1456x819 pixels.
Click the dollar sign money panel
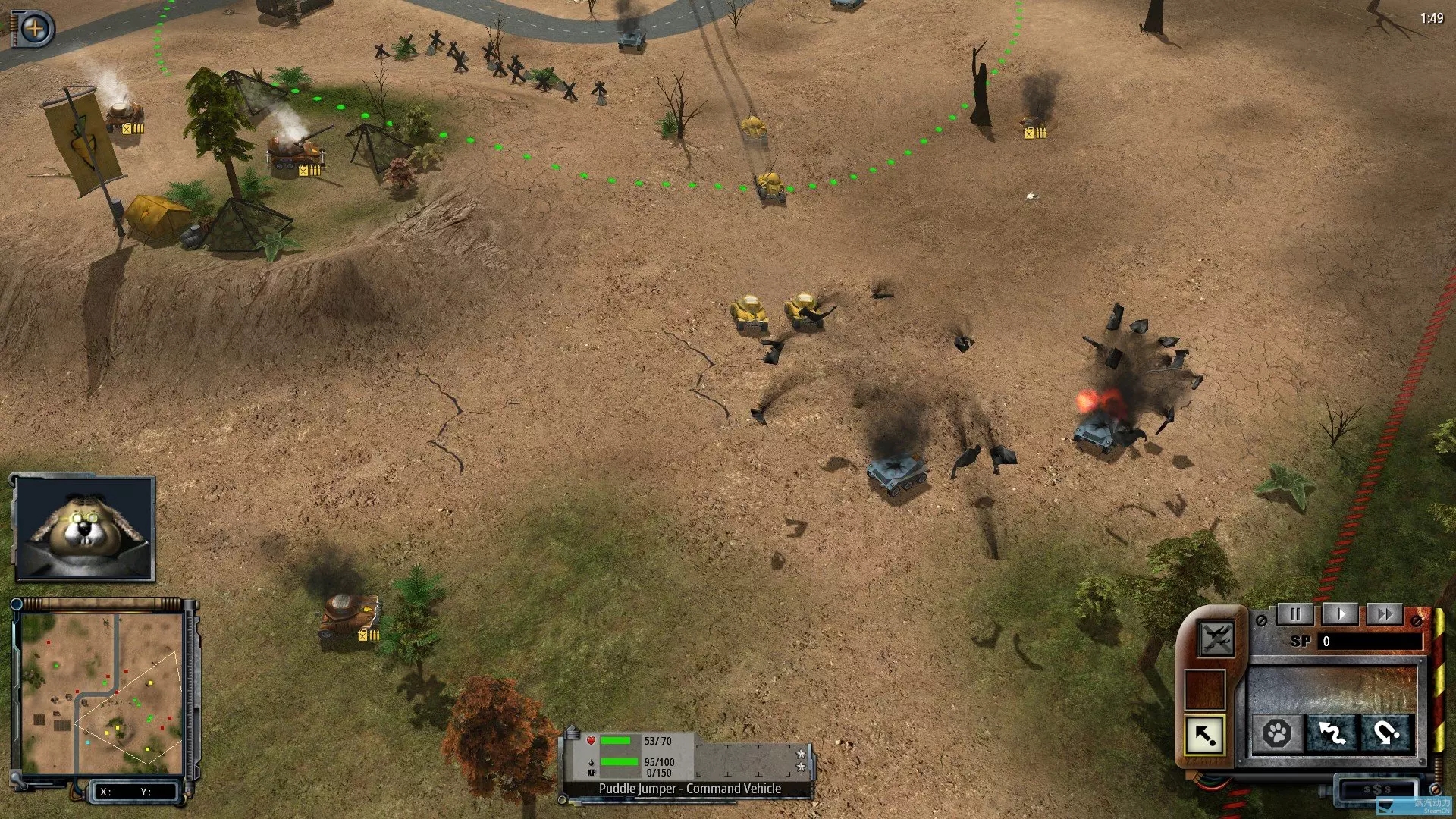1376,789
